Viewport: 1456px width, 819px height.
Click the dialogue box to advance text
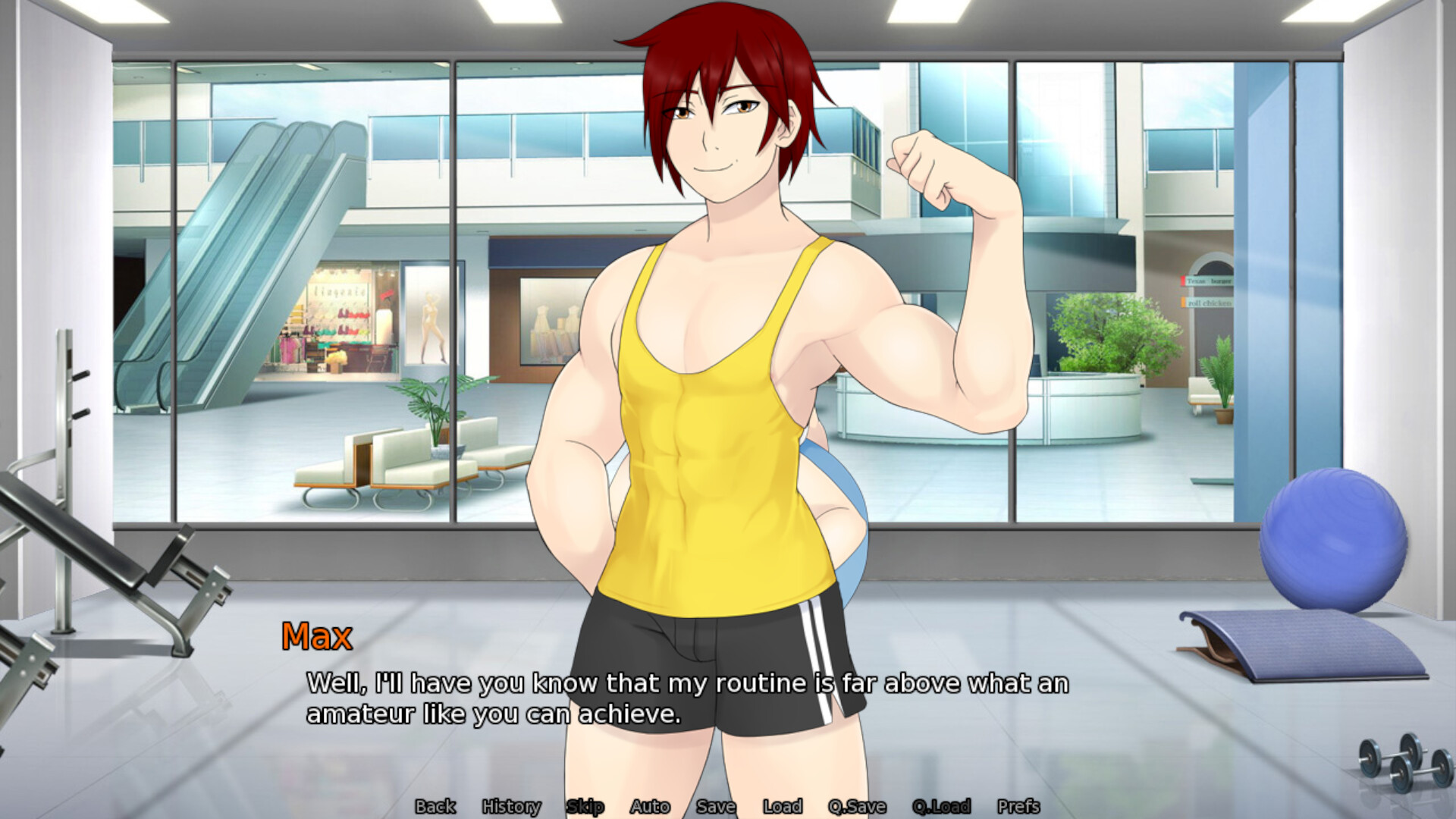(x=682, y=698)
